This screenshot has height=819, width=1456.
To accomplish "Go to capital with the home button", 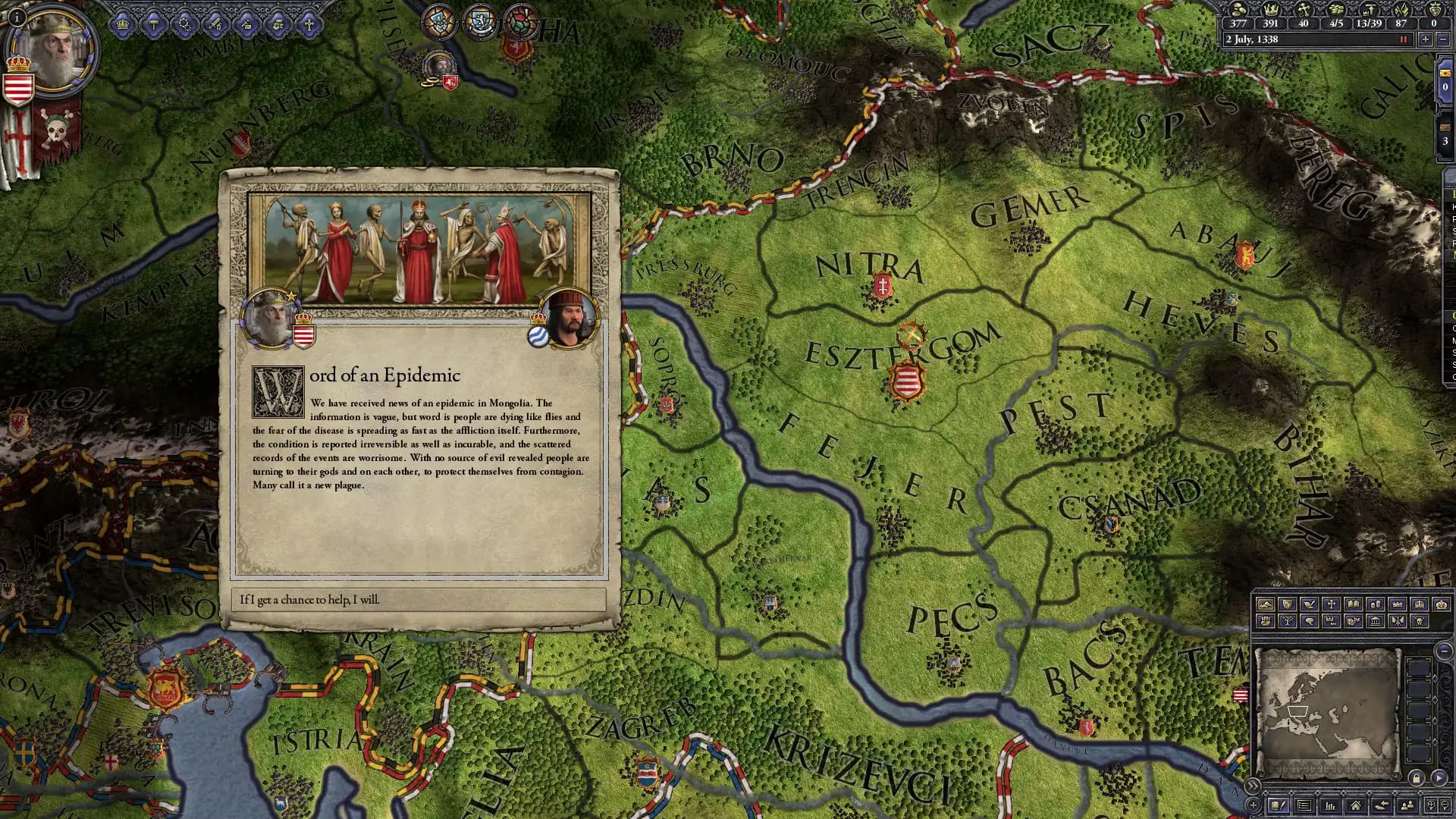I will click(x=1357, y=805).
